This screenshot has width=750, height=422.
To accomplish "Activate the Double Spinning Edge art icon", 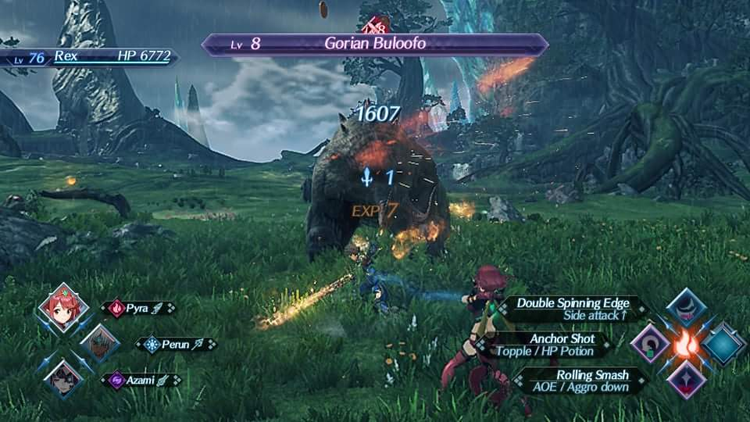I will point(686,306).
